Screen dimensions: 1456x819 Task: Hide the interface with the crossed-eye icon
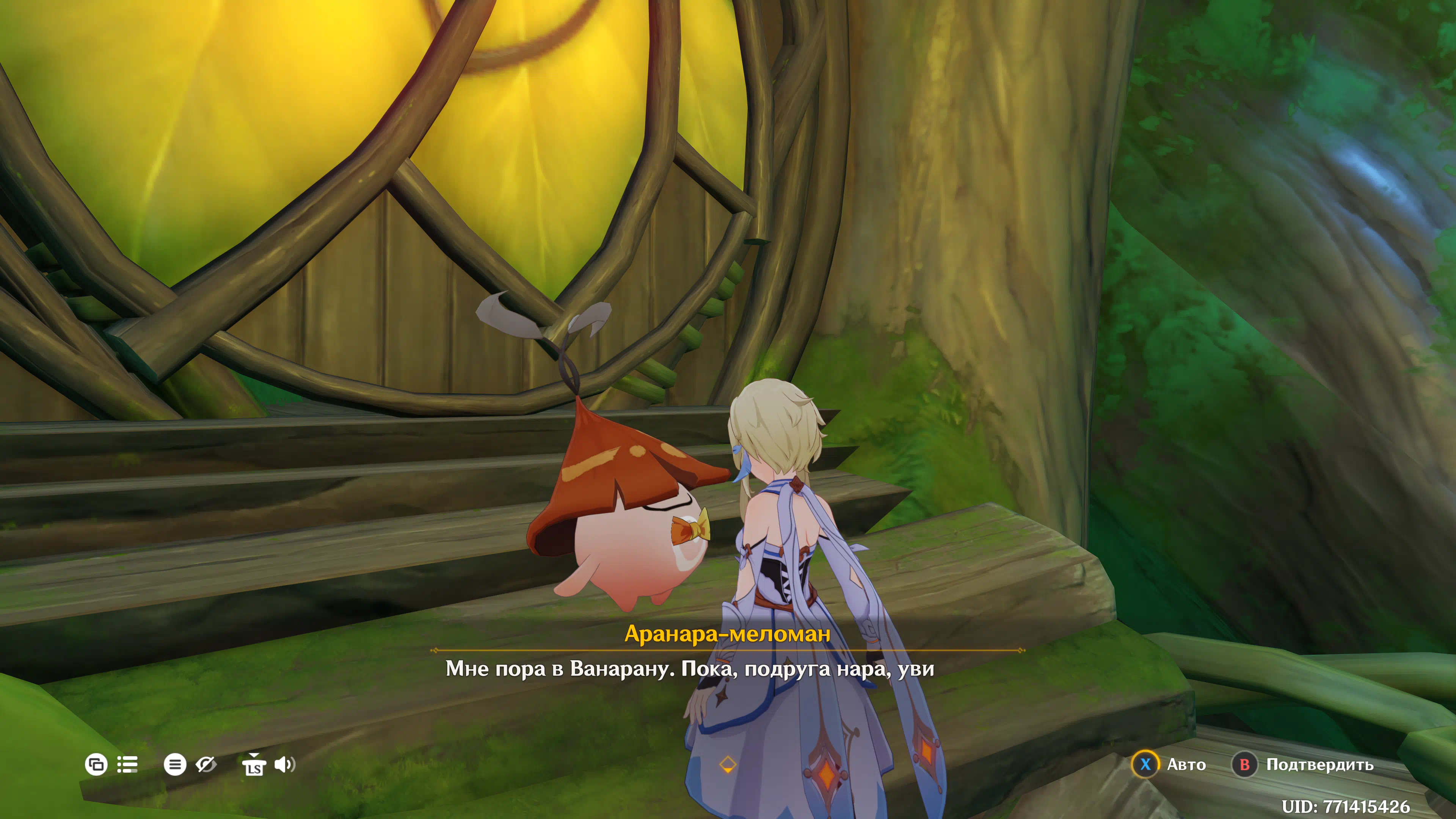tap(206, 765)
